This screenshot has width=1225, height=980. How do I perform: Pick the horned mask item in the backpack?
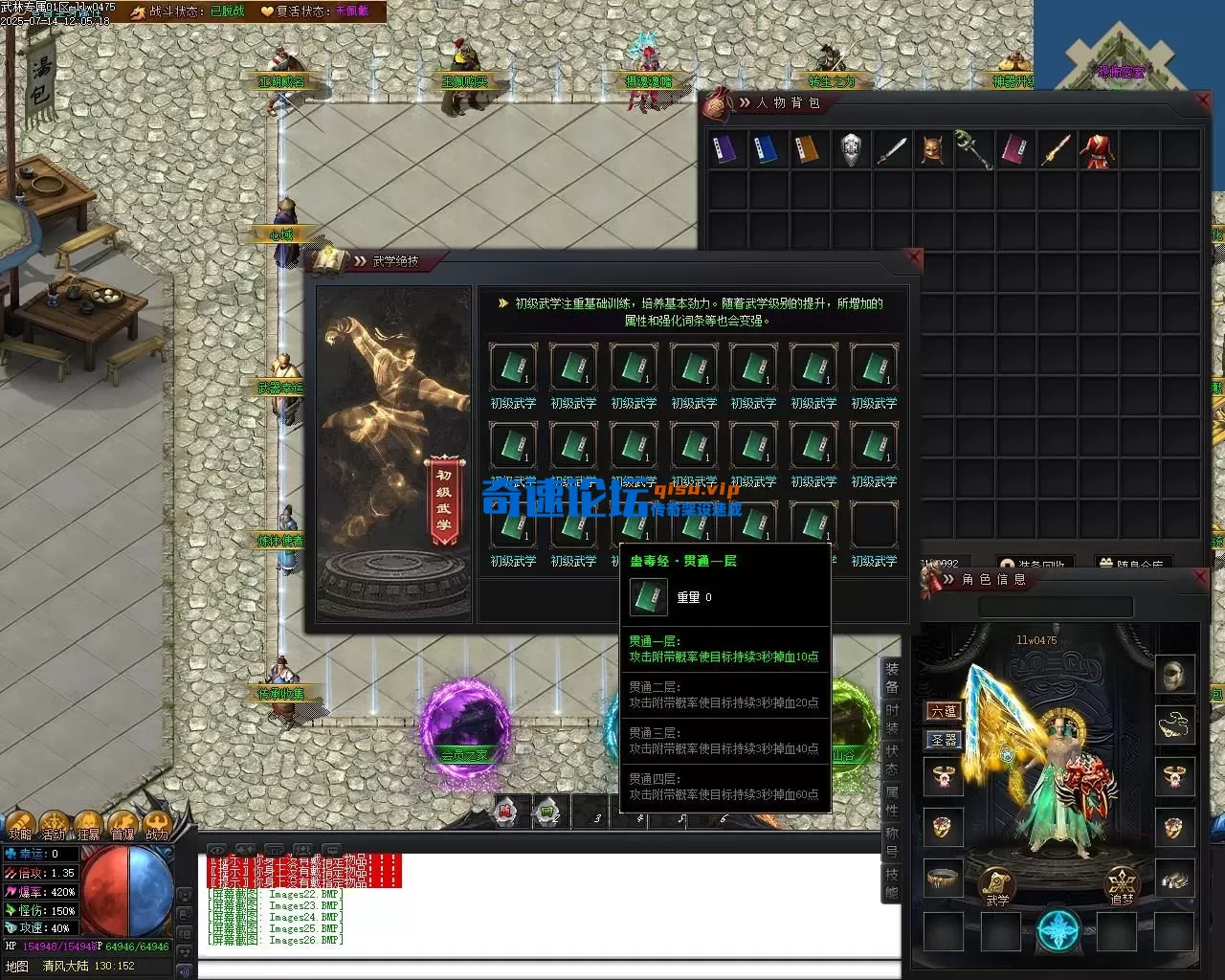pyautogui.click(x=933, y=149)
